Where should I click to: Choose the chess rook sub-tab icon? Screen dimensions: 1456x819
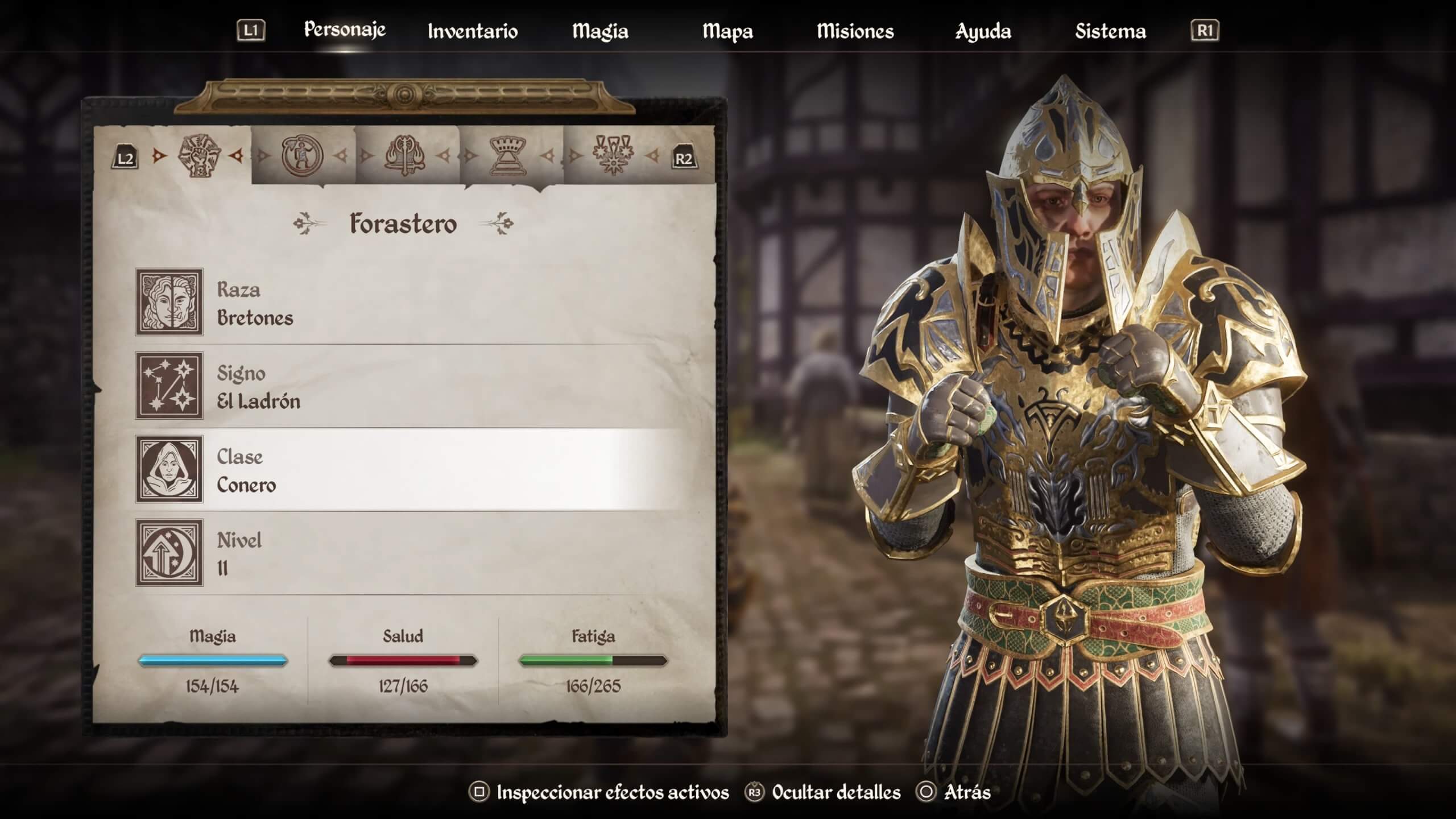(508, 155)
